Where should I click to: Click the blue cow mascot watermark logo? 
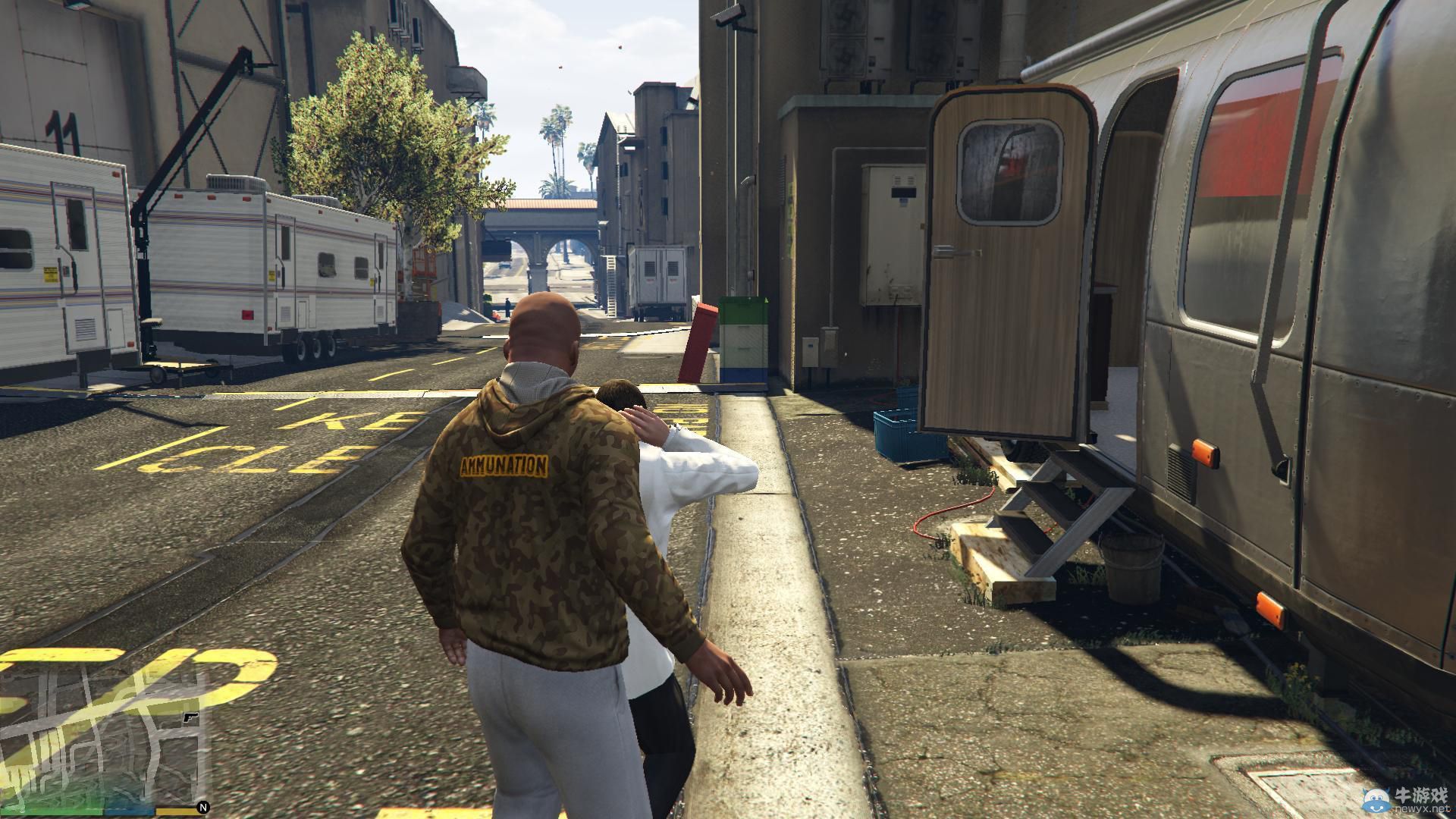coord(1376,801)
